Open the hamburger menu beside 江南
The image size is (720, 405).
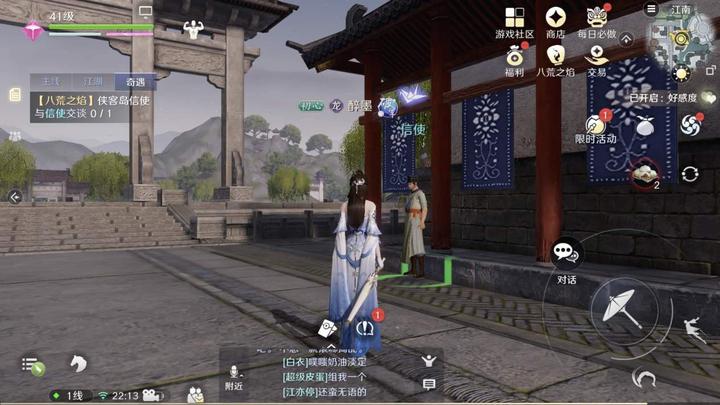click(651, 9)
